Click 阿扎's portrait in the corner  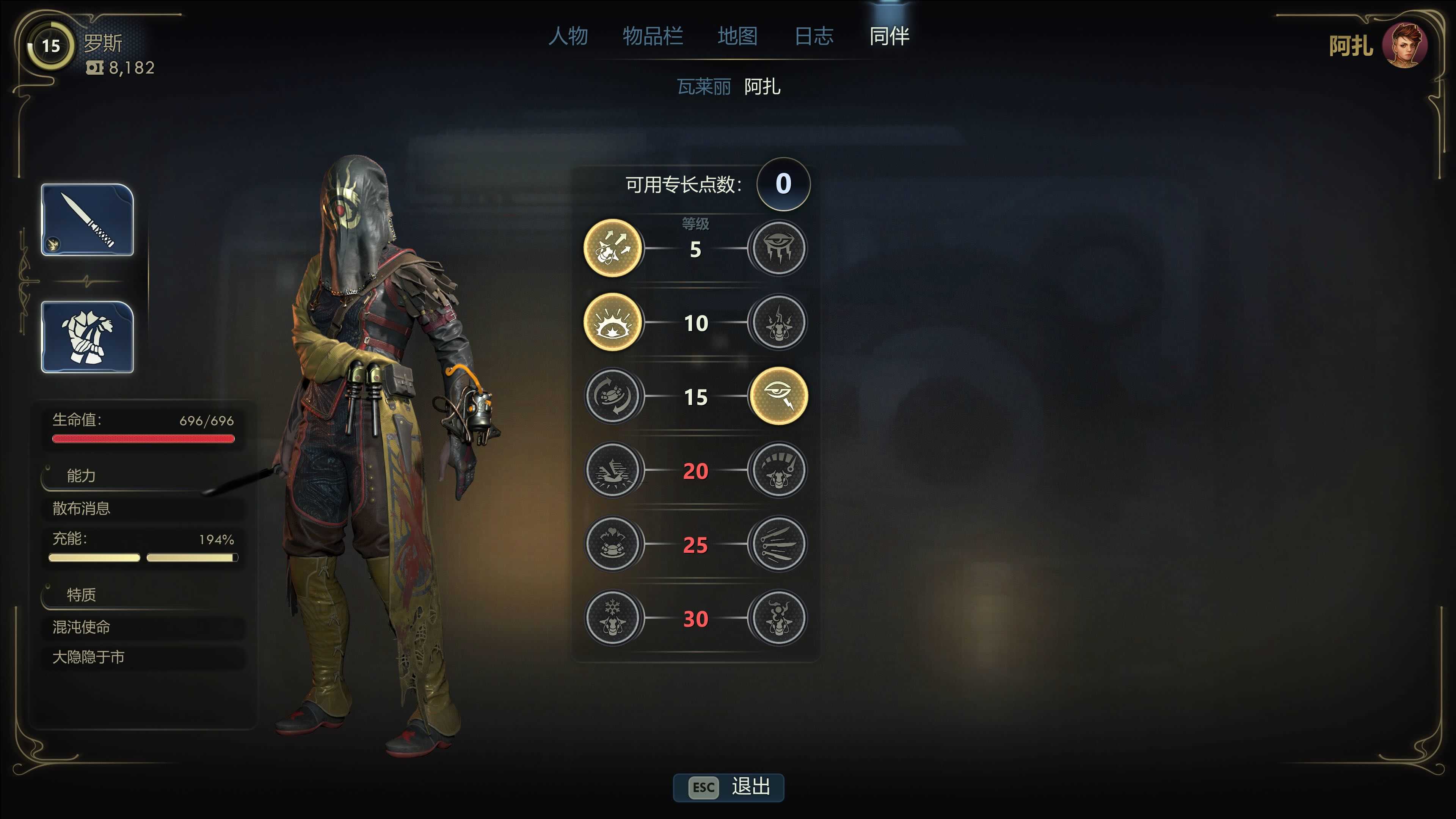tap(1404, 46)
